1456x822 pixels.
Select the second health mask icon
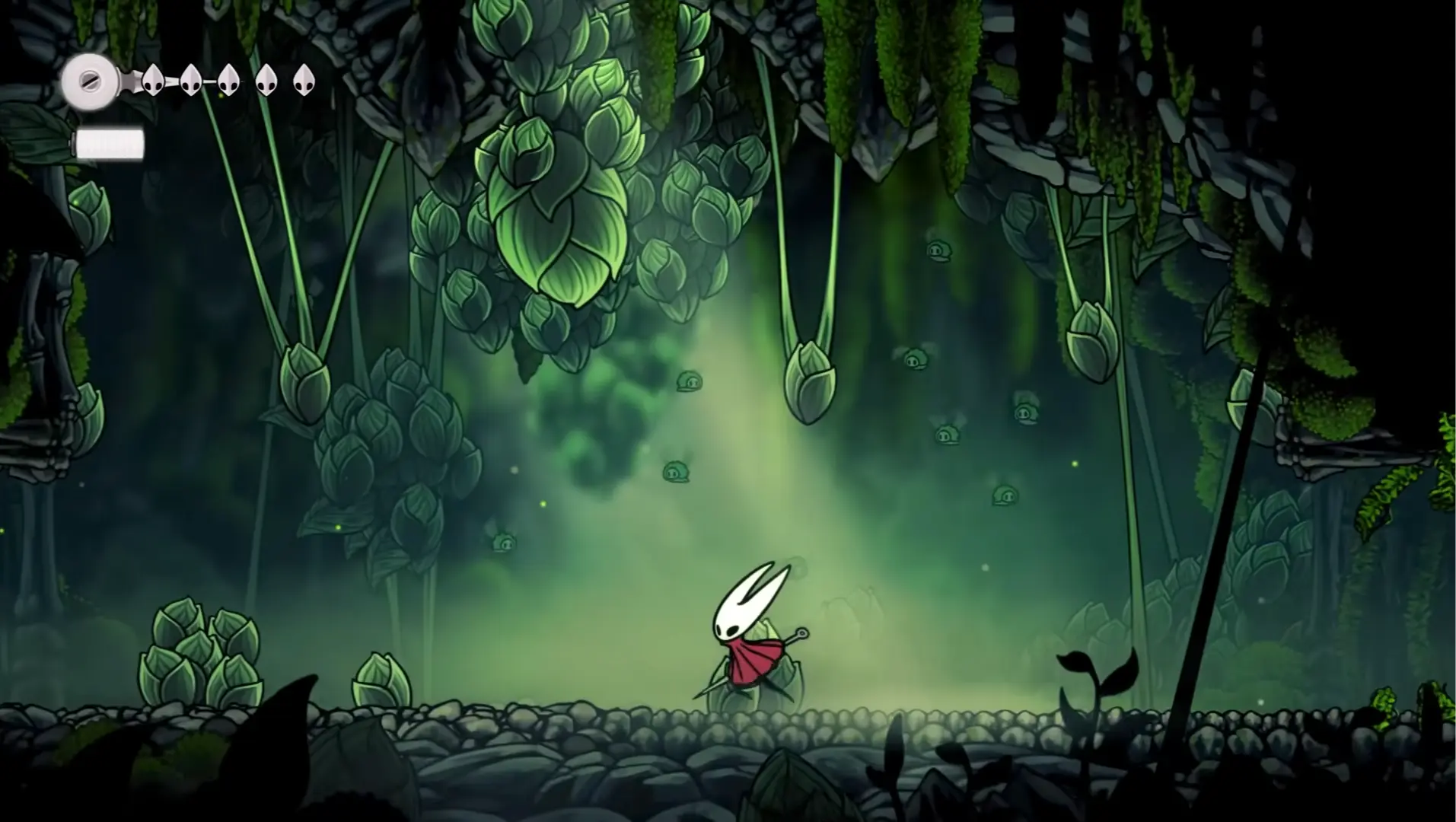tap(190, 81)
